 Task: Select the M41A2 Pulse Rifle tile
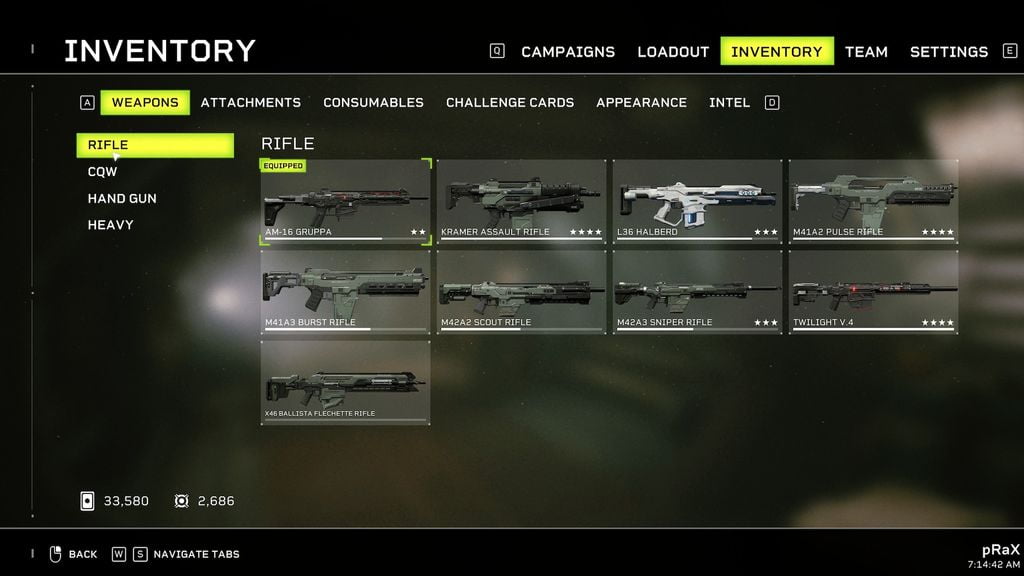pos(873,202)
